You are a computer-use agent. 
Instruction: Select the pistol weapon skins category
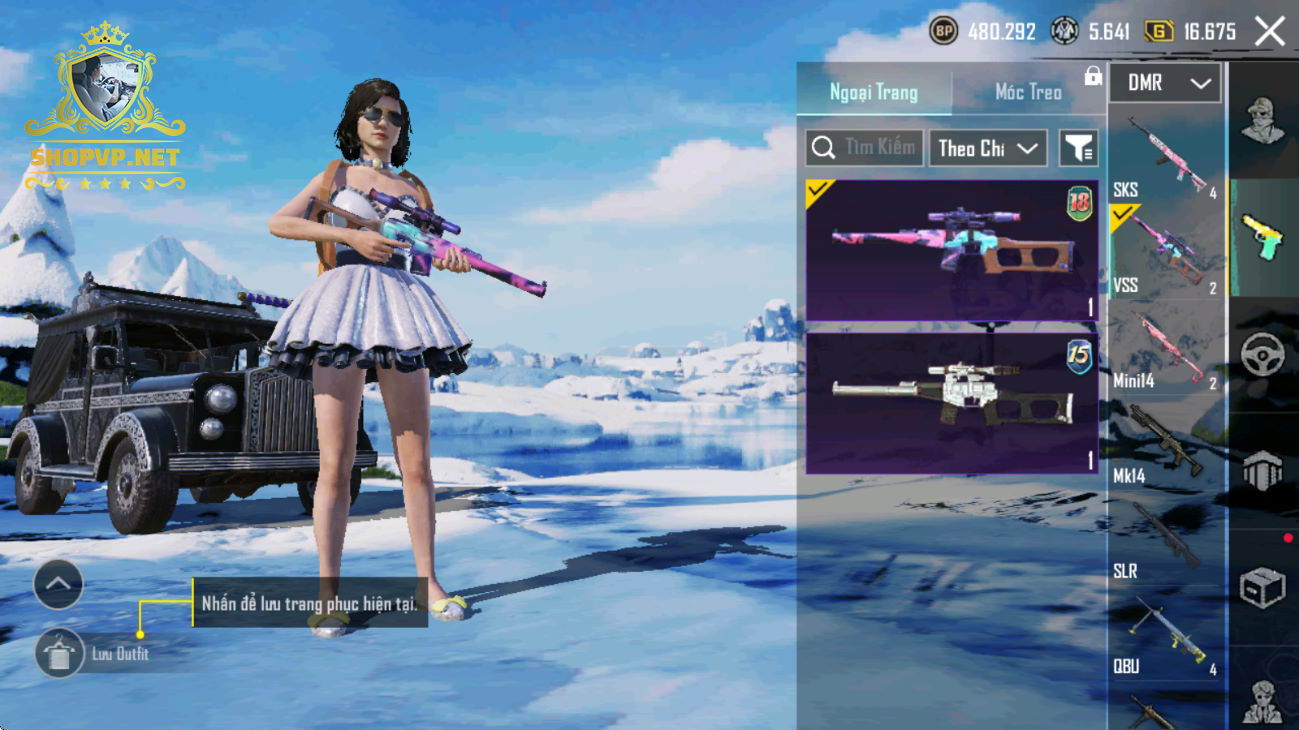(1263, 238)
